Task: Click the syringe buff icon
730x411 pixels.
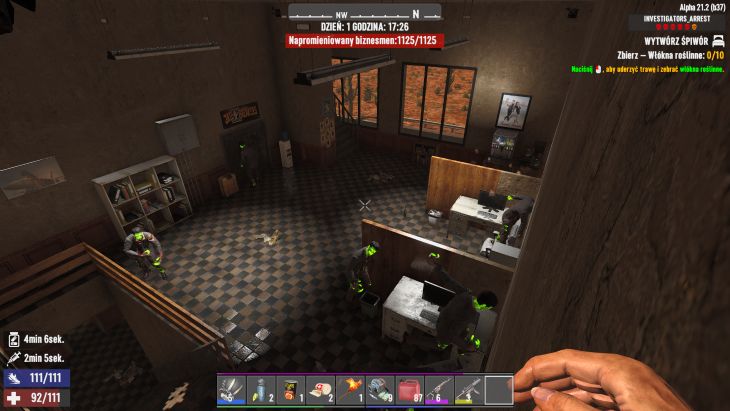Action: click(x=13, y=357)
